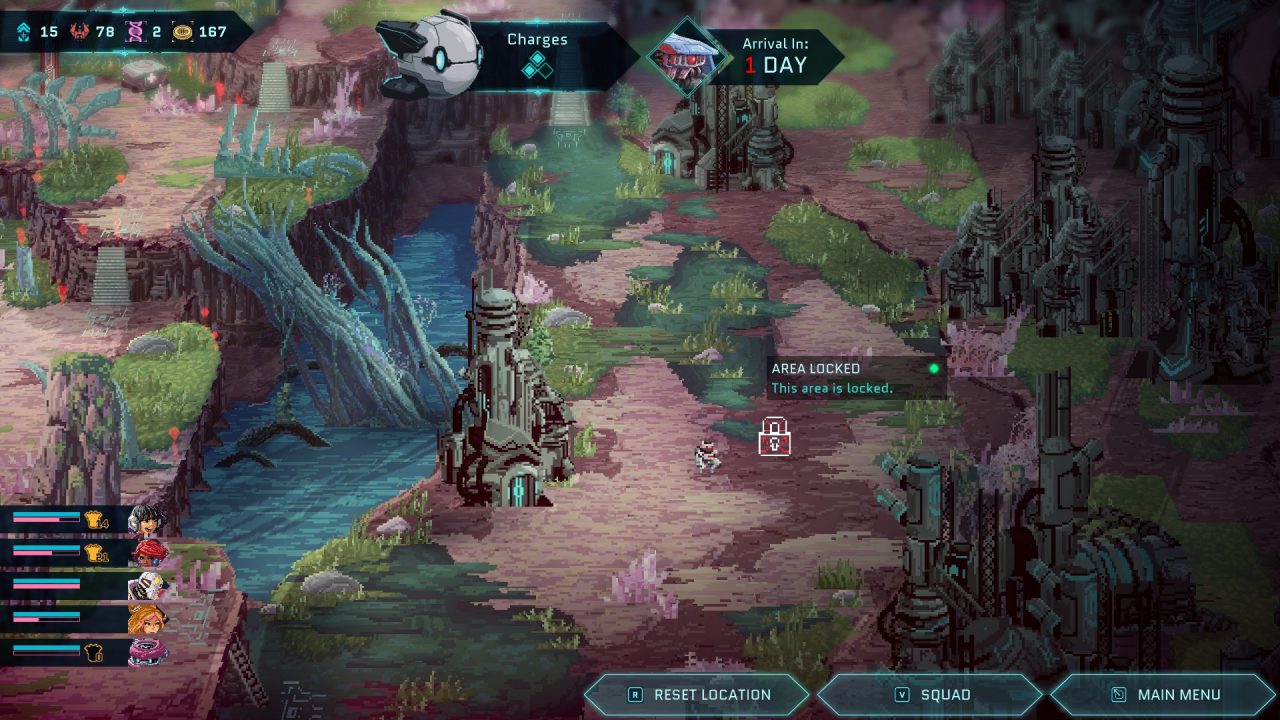Open the Squad screen
This screenshot has width=1280, height=720.
tap(931, 695)
